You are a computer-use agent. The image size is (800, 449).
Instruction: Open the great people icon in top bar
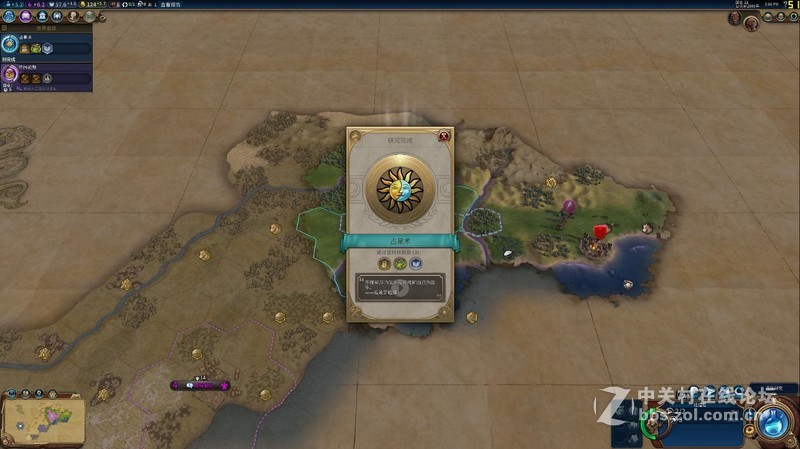coord(73,17)
